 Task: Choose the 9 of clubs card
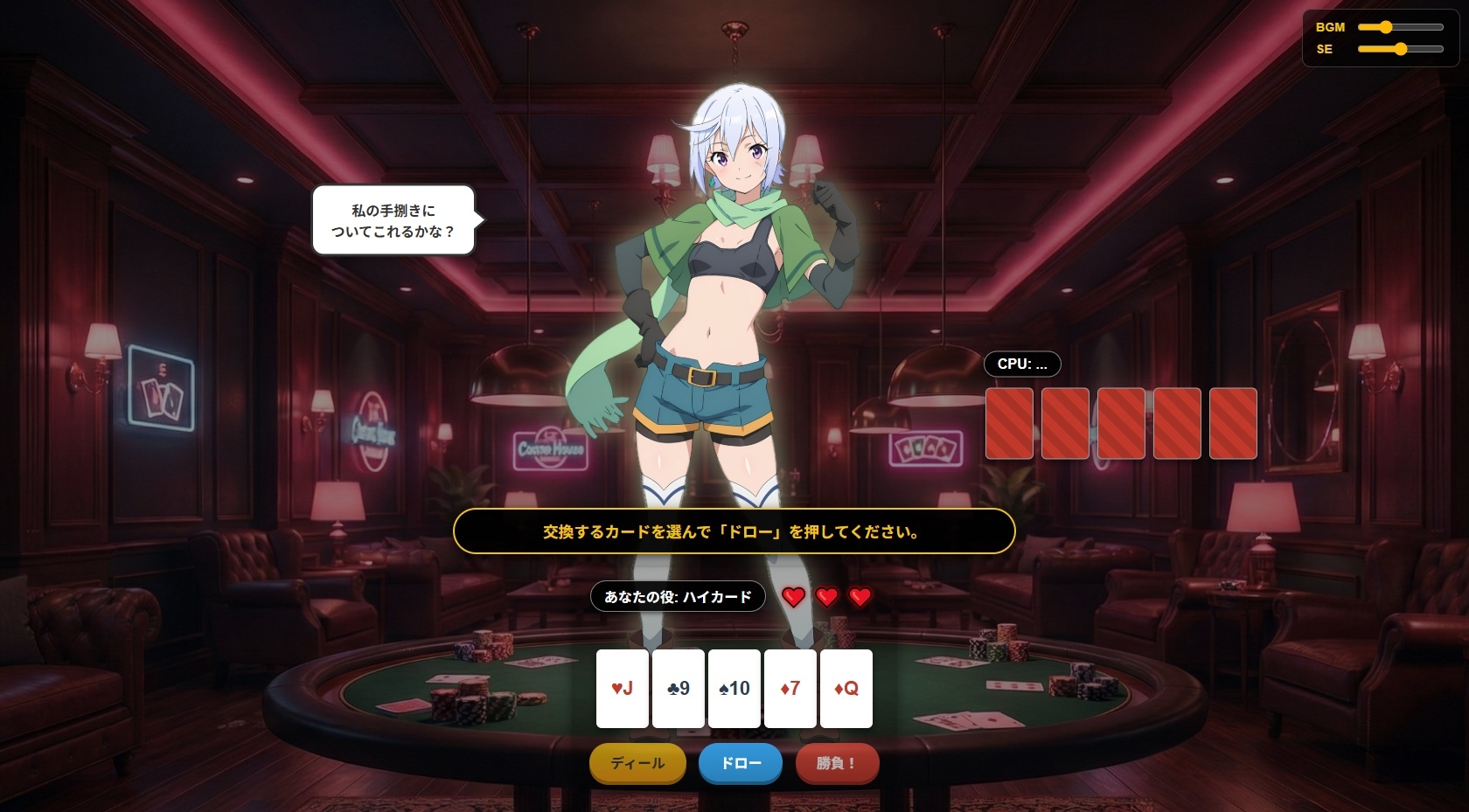tap(679, 689)
